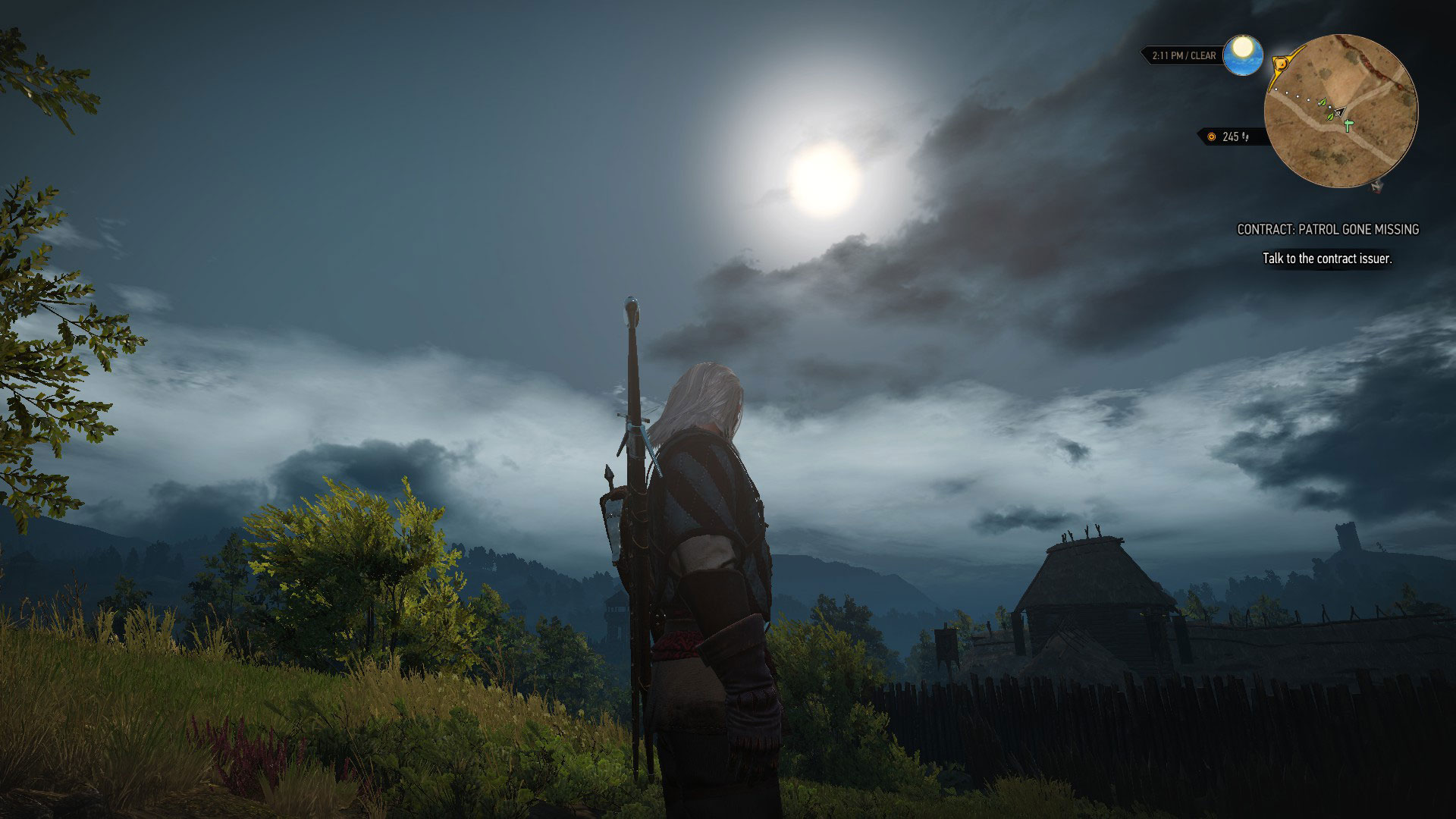The height and width of the screenshot is (819, 1456).
Task: Click the player arrow on the minimap
Action: click(x=1338, y=112)
